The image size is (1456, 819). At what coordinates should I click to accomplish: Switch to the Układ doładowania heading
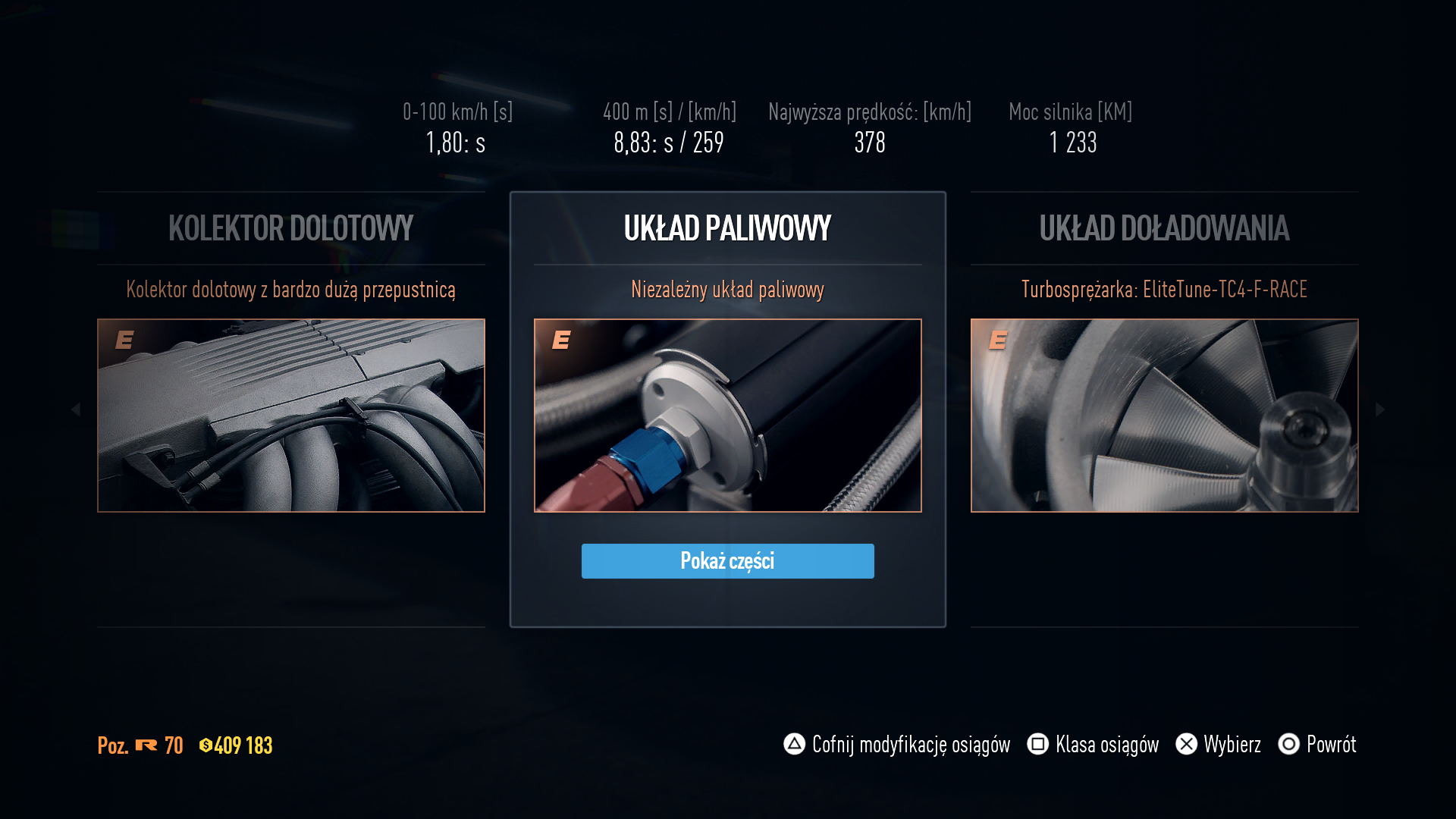pyautogui.click(x=1164, y=228)
